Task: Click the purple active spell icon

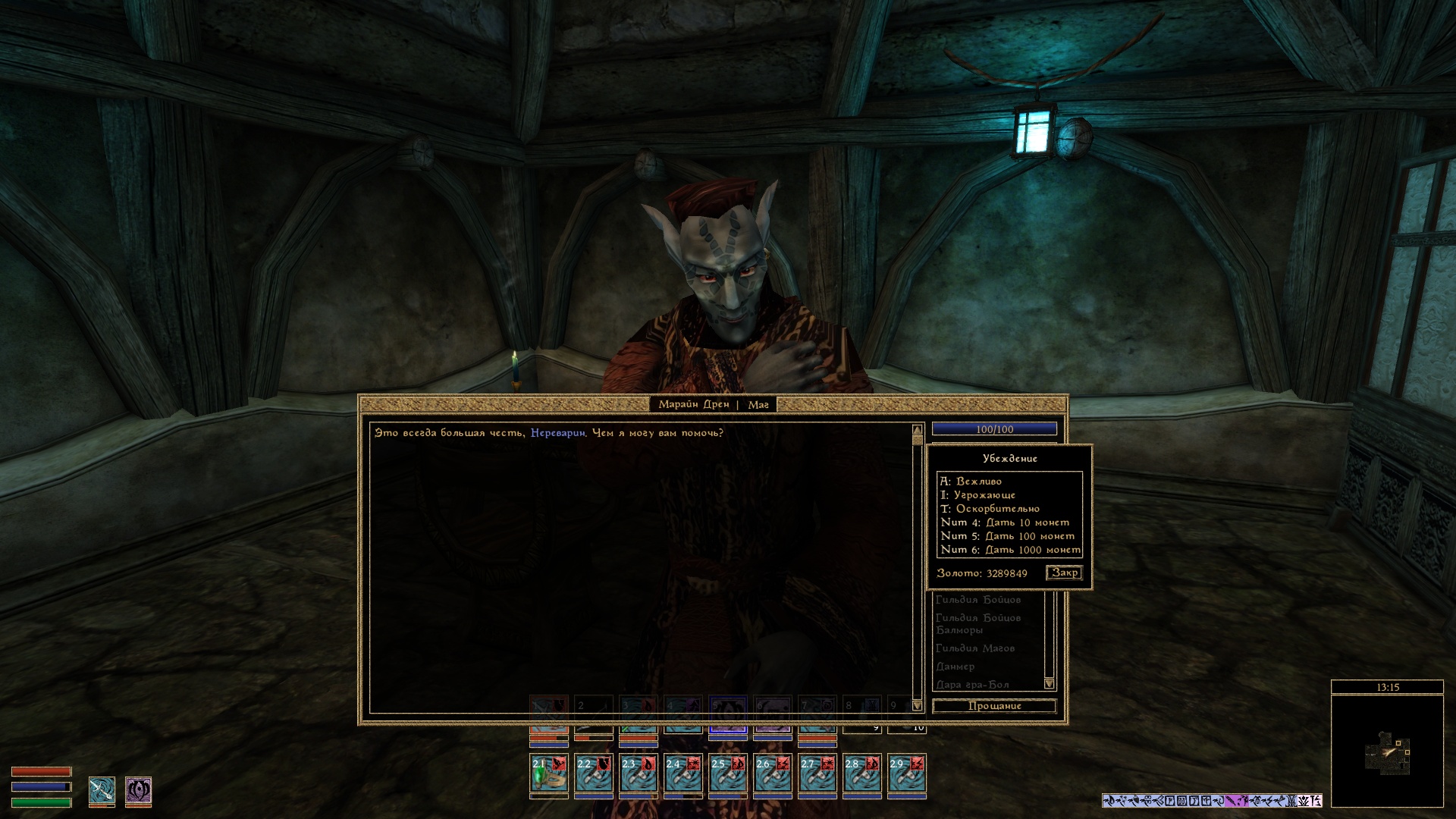Action: (138, 790)
